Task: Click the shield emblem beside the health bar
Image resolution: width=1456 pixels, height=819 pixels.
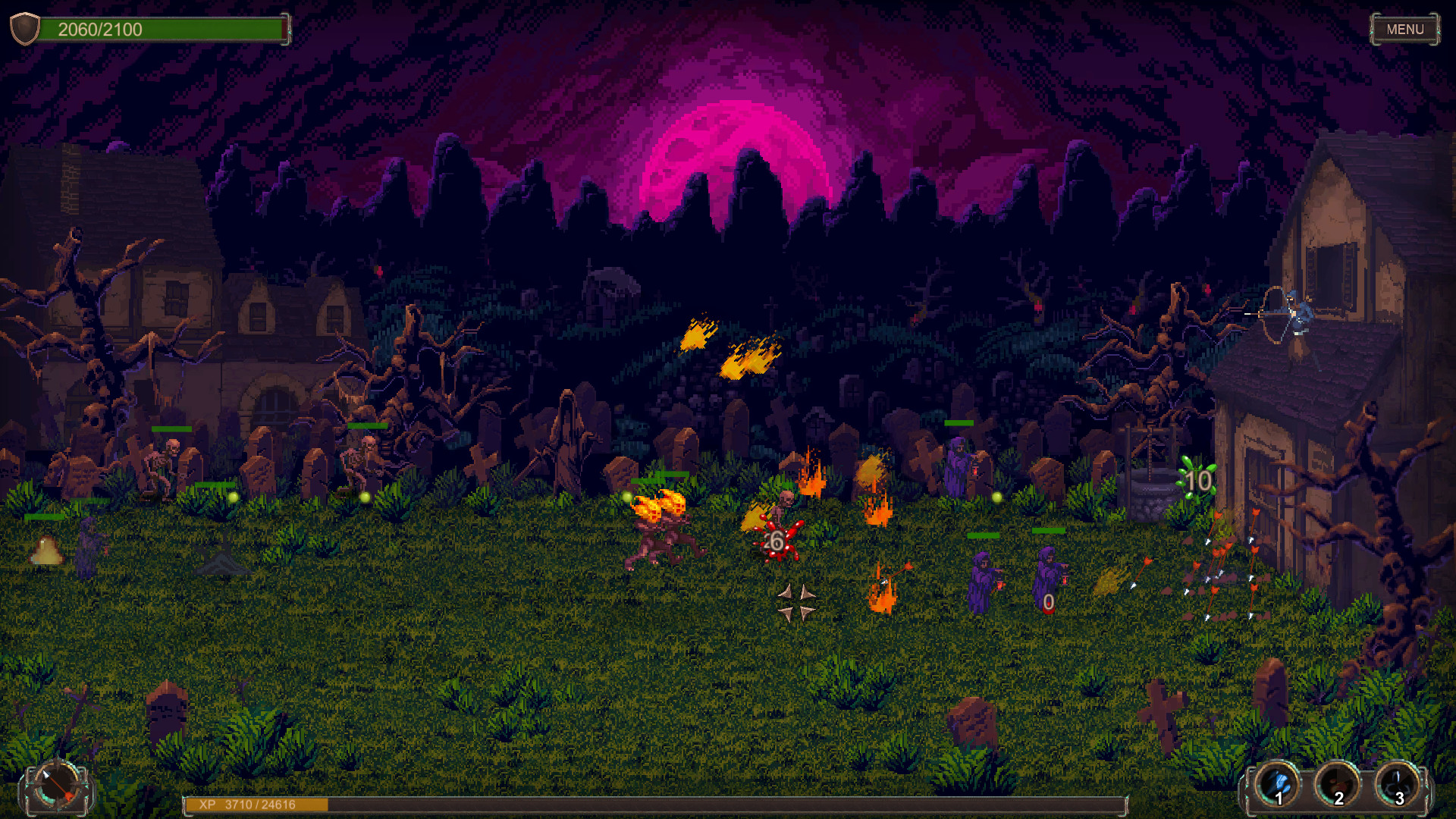Action: [24, 30]
